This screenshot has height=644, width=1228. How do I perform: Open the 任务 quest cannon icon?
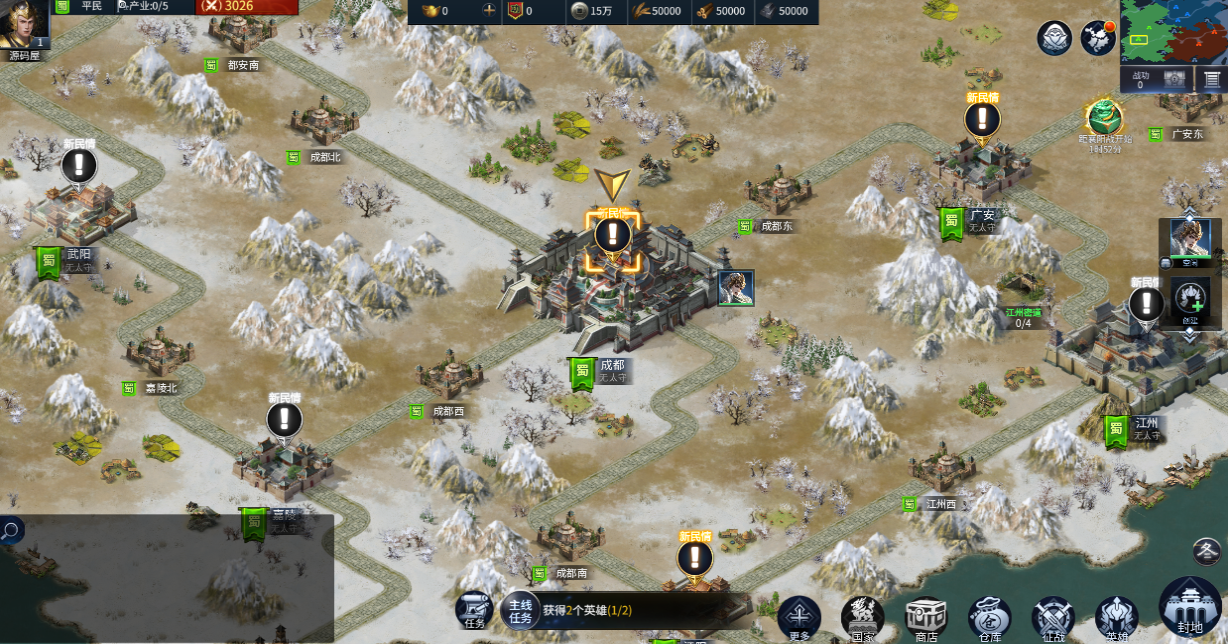pos(474,609)
